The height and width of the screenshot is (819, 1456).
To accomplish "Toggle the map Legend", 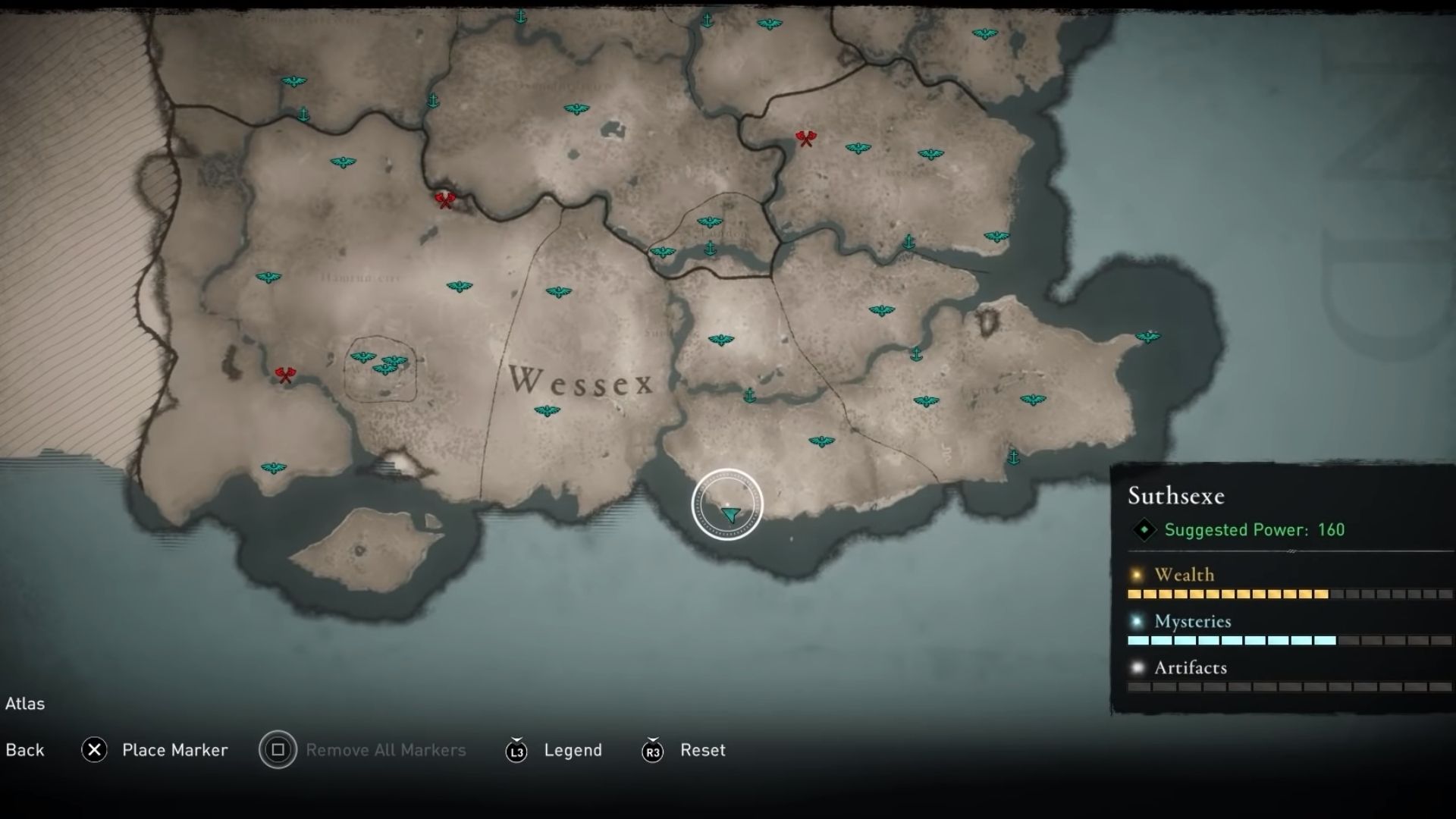I will [573, 750].
